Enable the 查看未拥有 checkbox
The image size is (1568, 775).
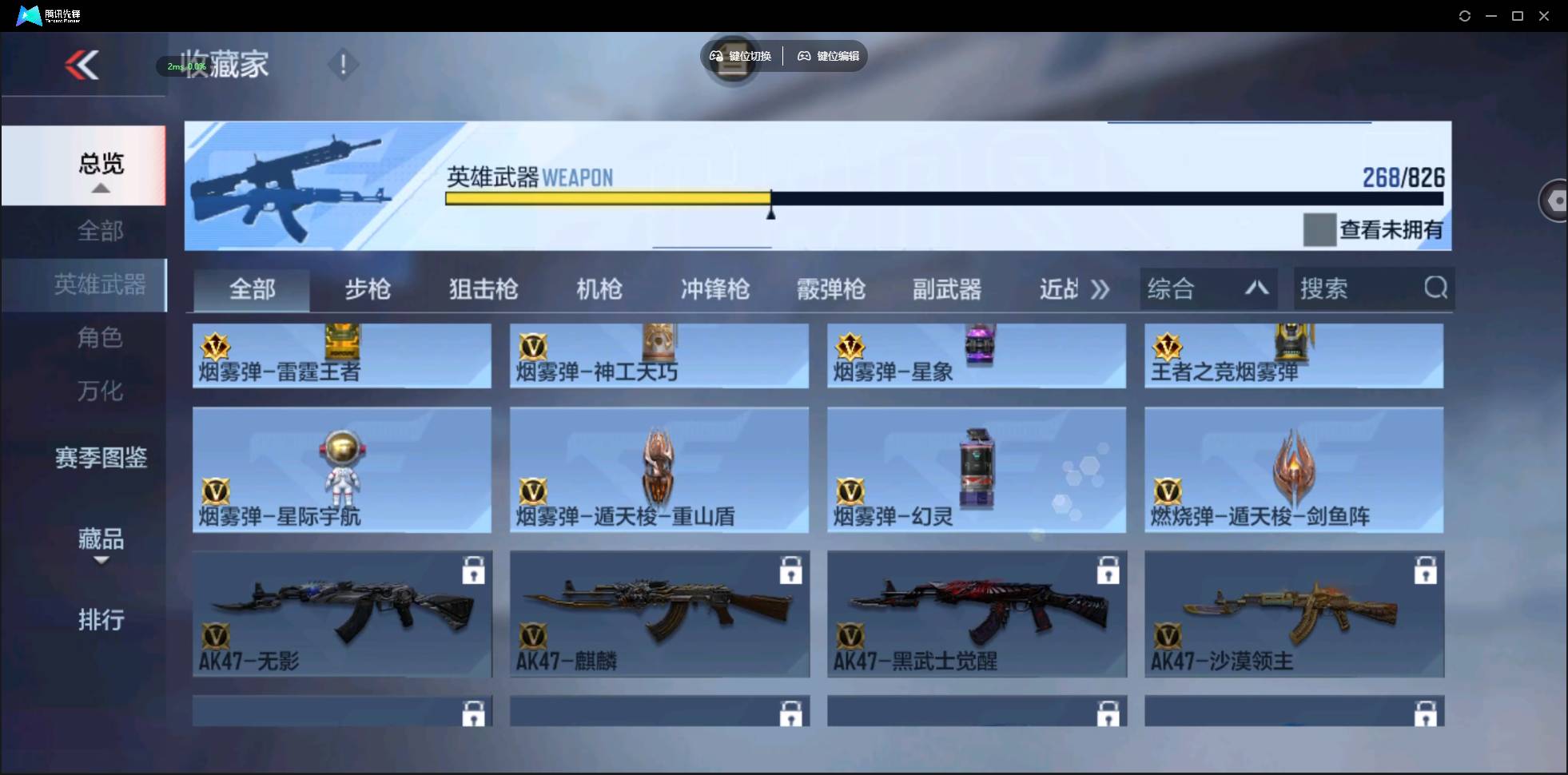click(x=1318, y=230)
